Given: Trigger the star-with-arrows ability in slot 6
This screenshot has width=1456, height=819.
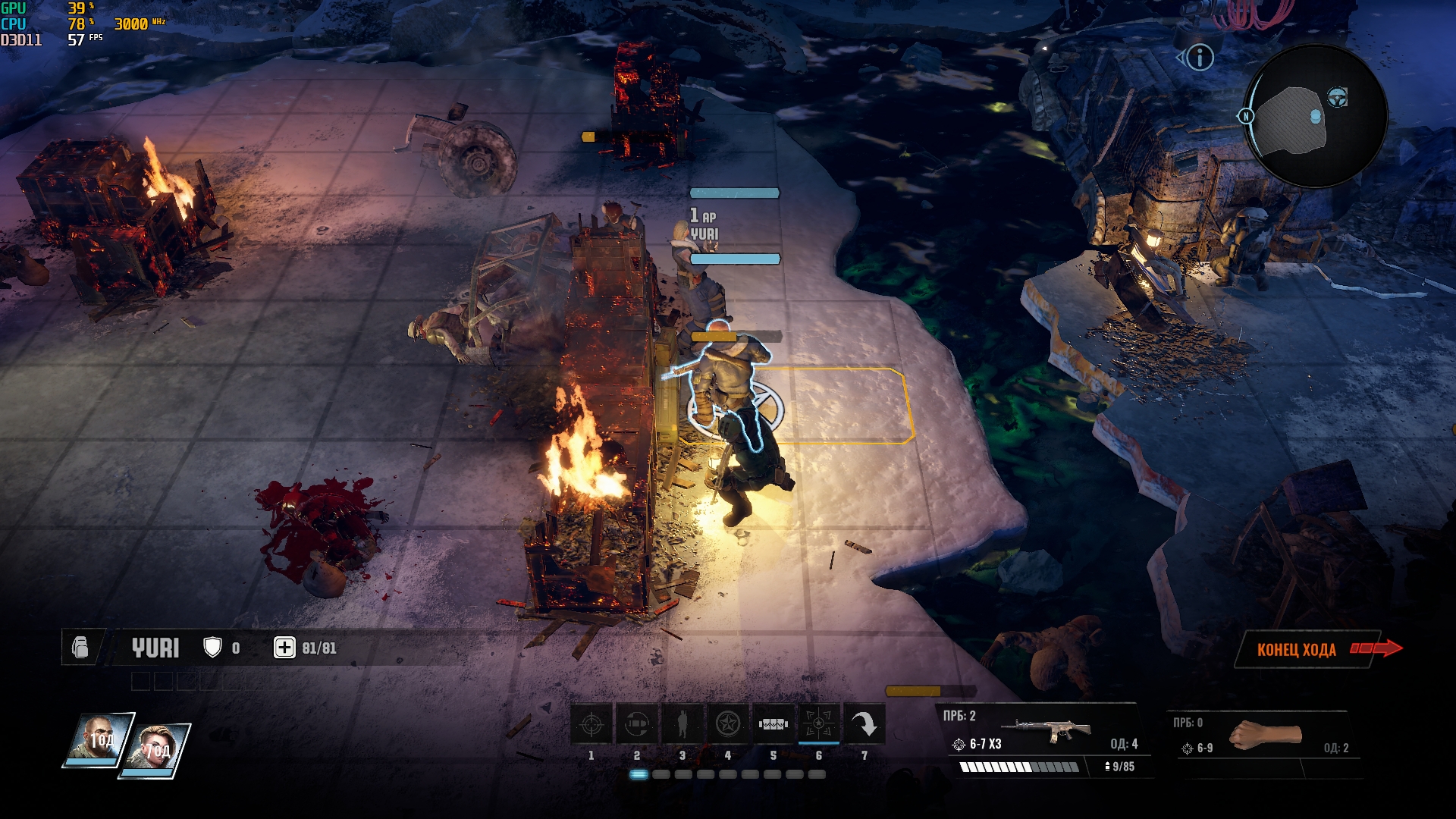Looking at the screenshot, I should pyautogui.click(x=819, y=725).
